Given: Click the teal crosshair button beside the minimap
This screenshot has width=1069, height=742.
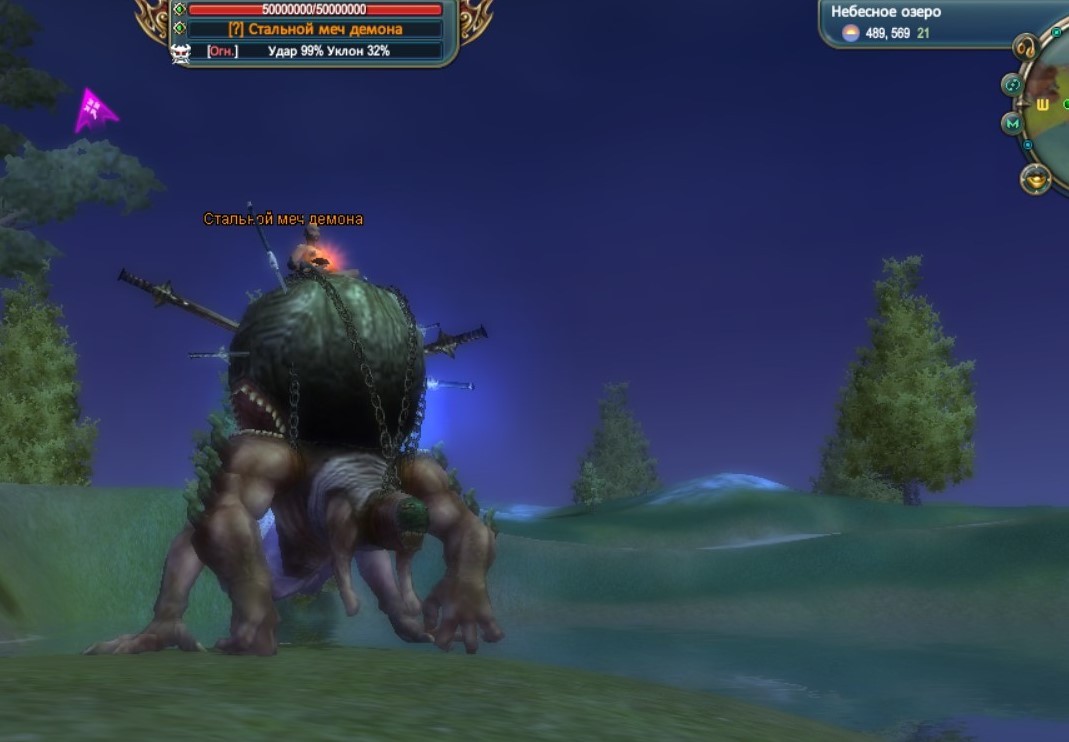Looking at the screenshot, I should [1012, 85].
